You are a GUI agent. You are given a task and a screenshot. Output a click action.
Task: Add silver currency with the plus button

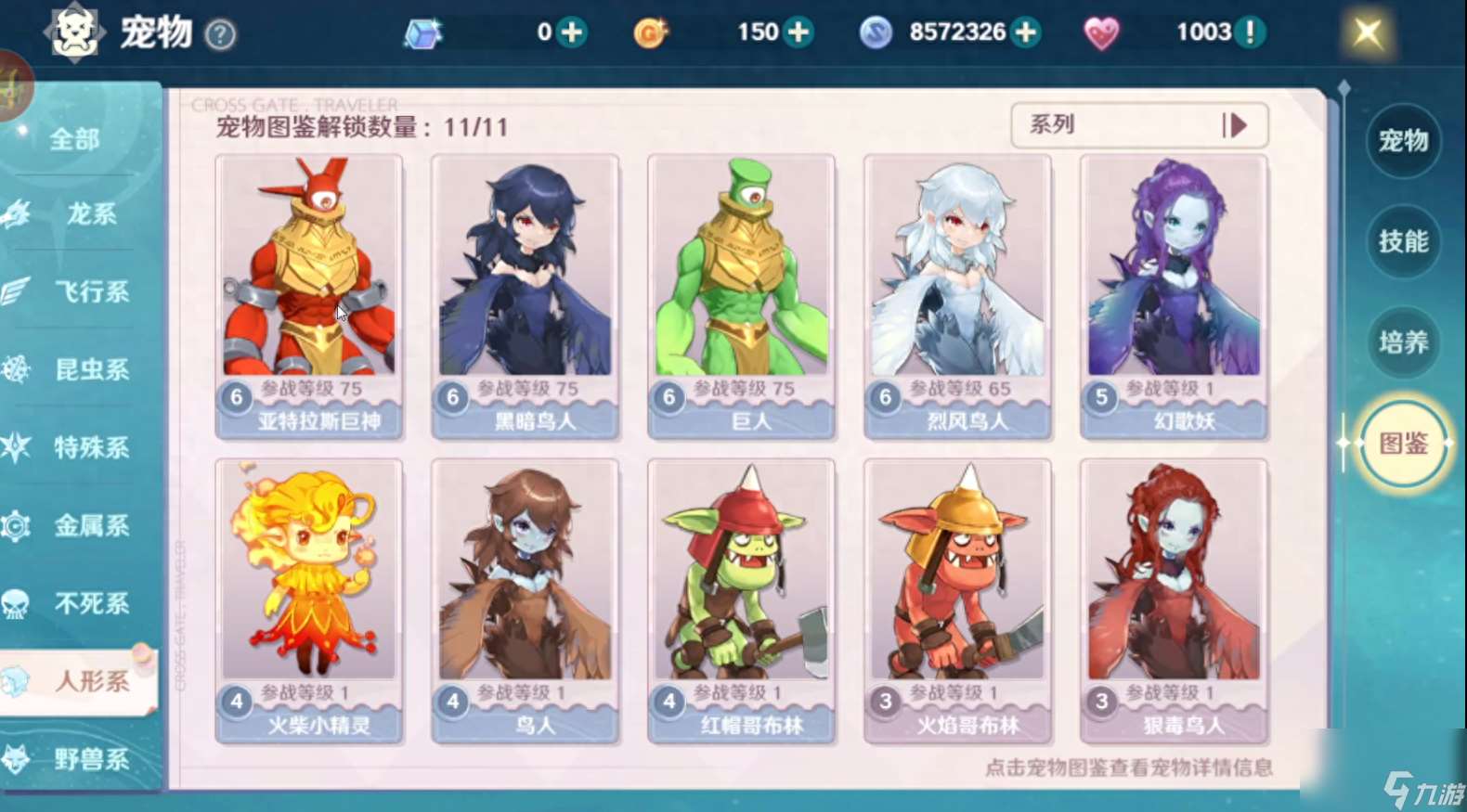click(x=1026, y=32)
